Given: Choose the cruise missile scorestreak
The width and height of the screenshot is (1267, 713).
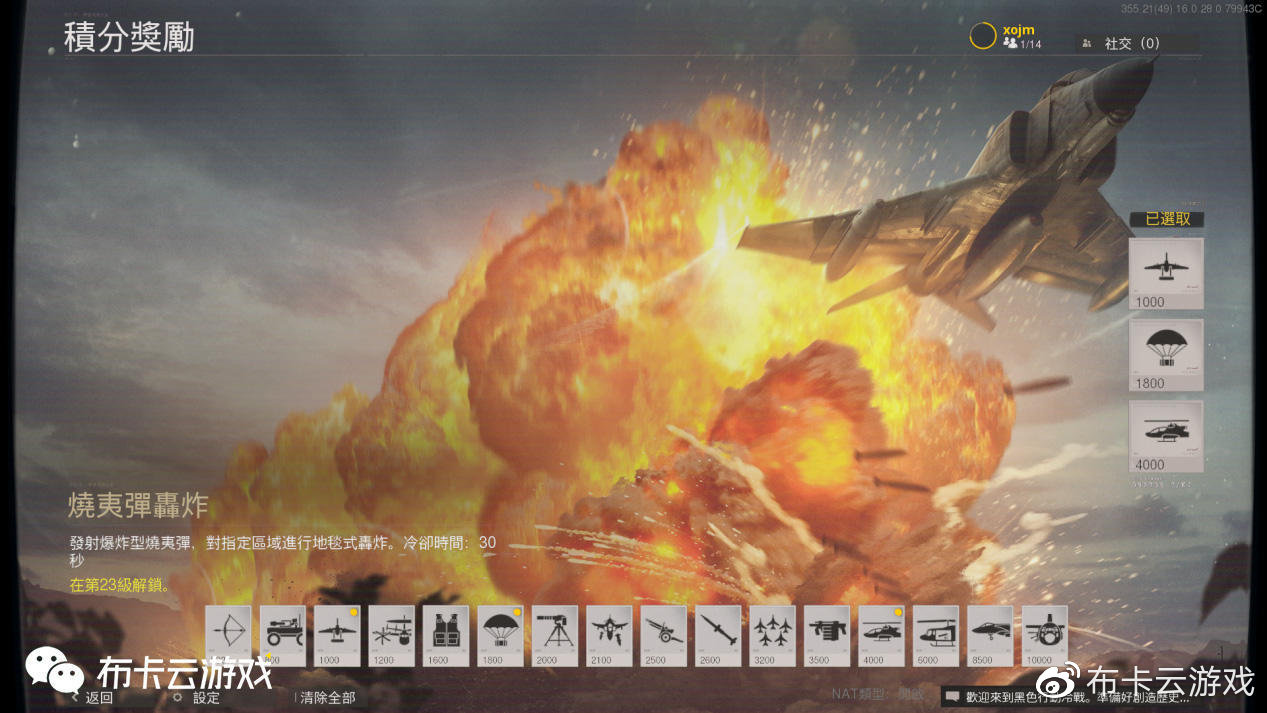Looking at the screenshot, I should click(718, 634).
